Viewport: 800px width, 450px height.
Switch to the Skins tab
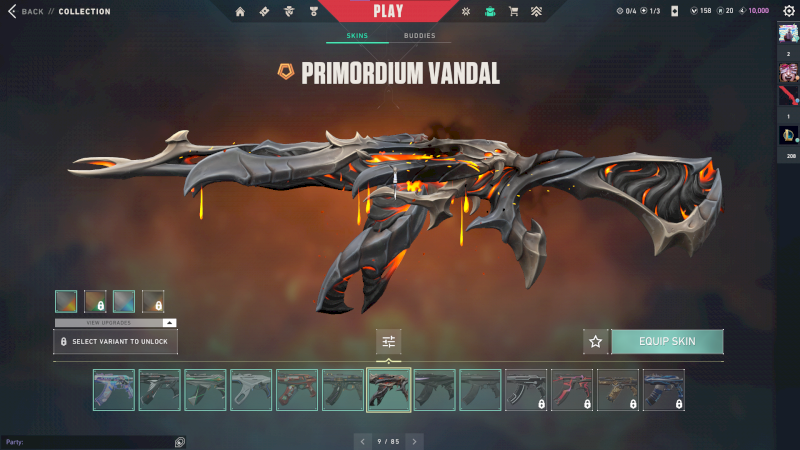click(357, 36)
